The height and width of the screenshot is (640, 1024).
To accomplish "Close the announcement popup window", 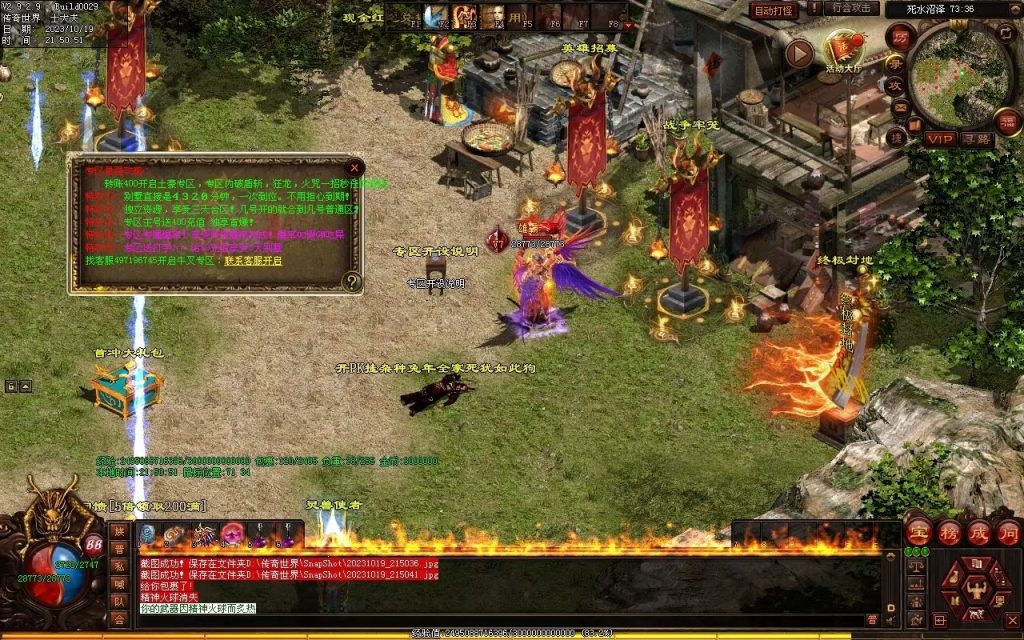I will click(354, 168).
